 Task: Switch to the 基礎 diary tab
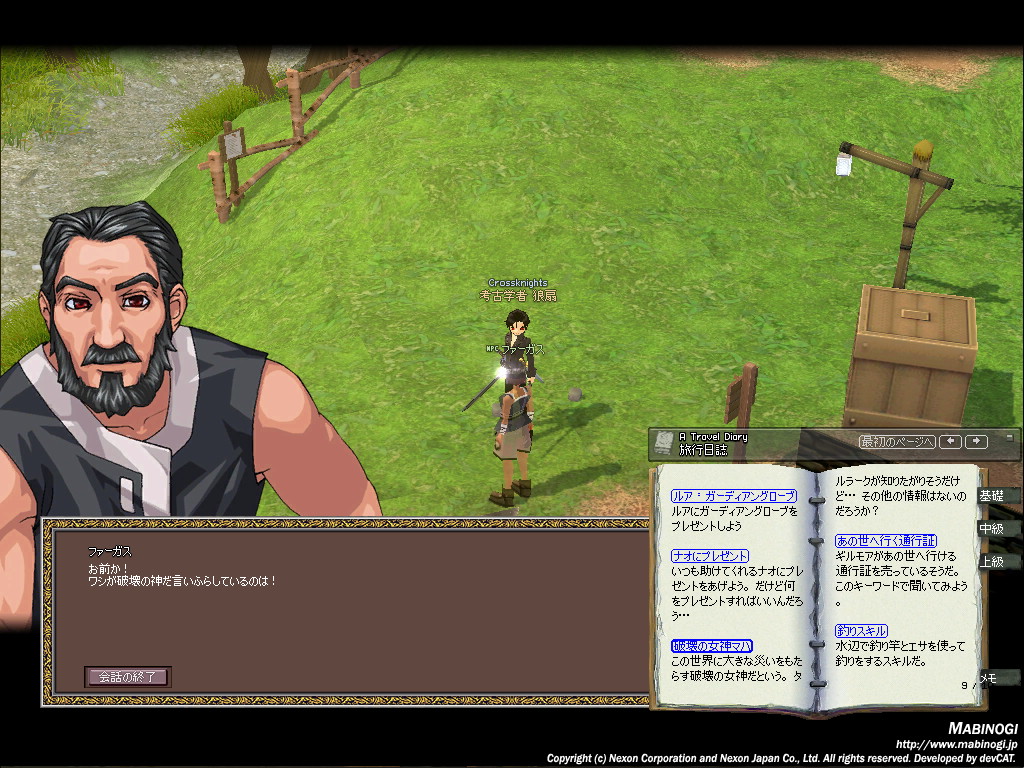point(991,496)
